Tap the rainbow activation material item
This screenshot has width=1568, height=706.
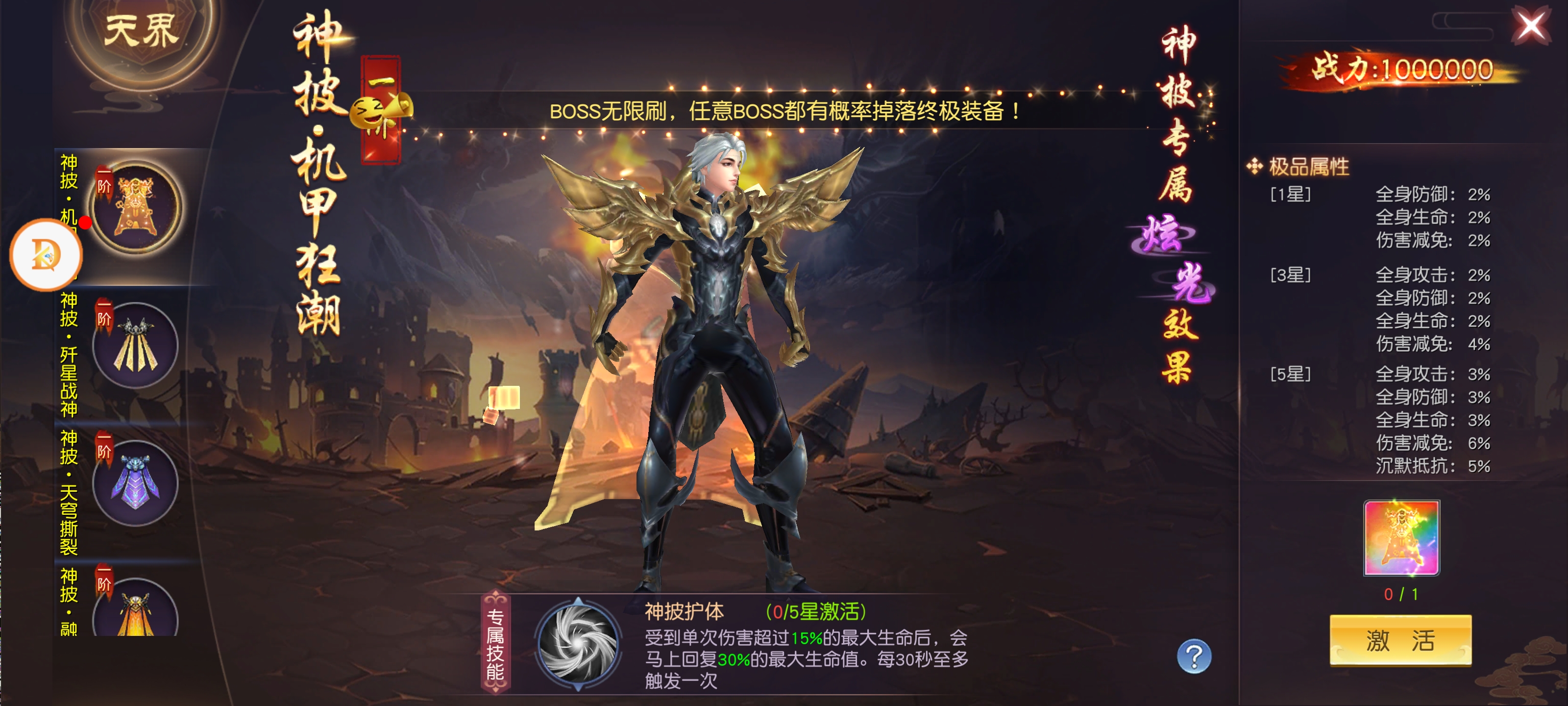tap(1401, 538)
